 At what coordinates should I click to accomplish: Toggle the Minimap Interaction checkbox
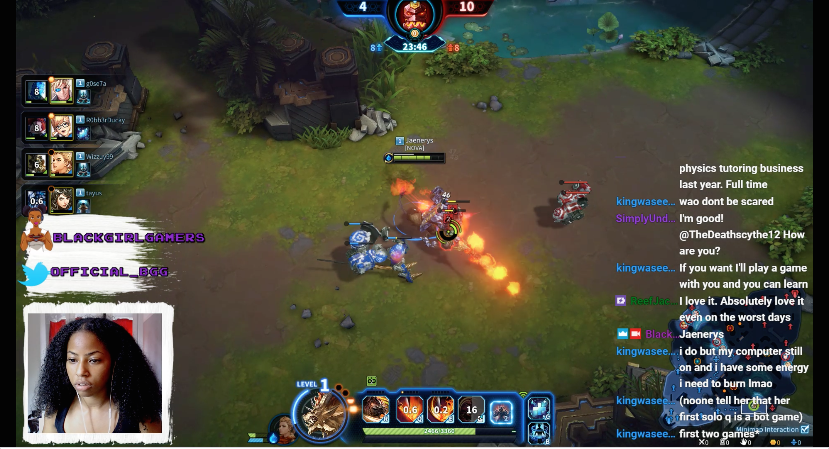point(806,429)
